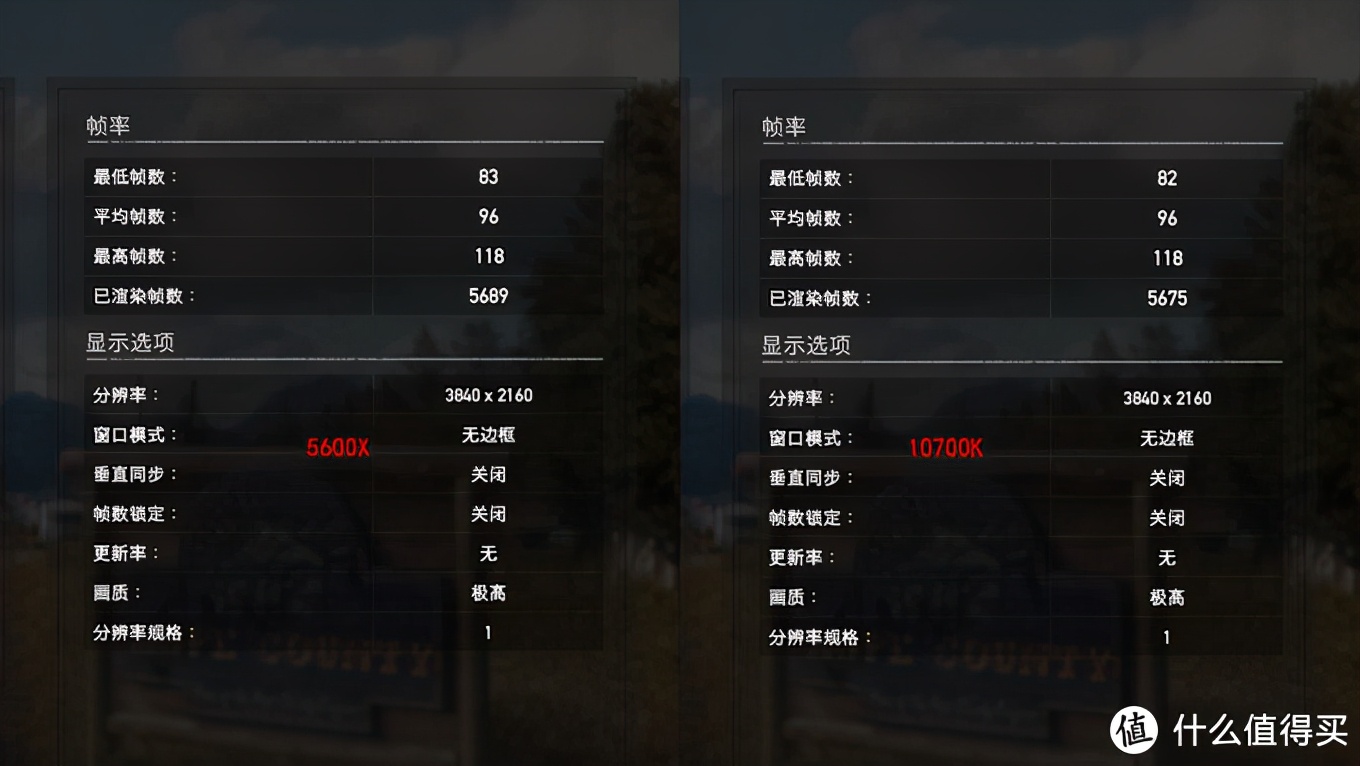Viewport: 1360px width, 766px height.
Task: Select the 平均帧数 row in left panel
Action: (x=300, y=216)
